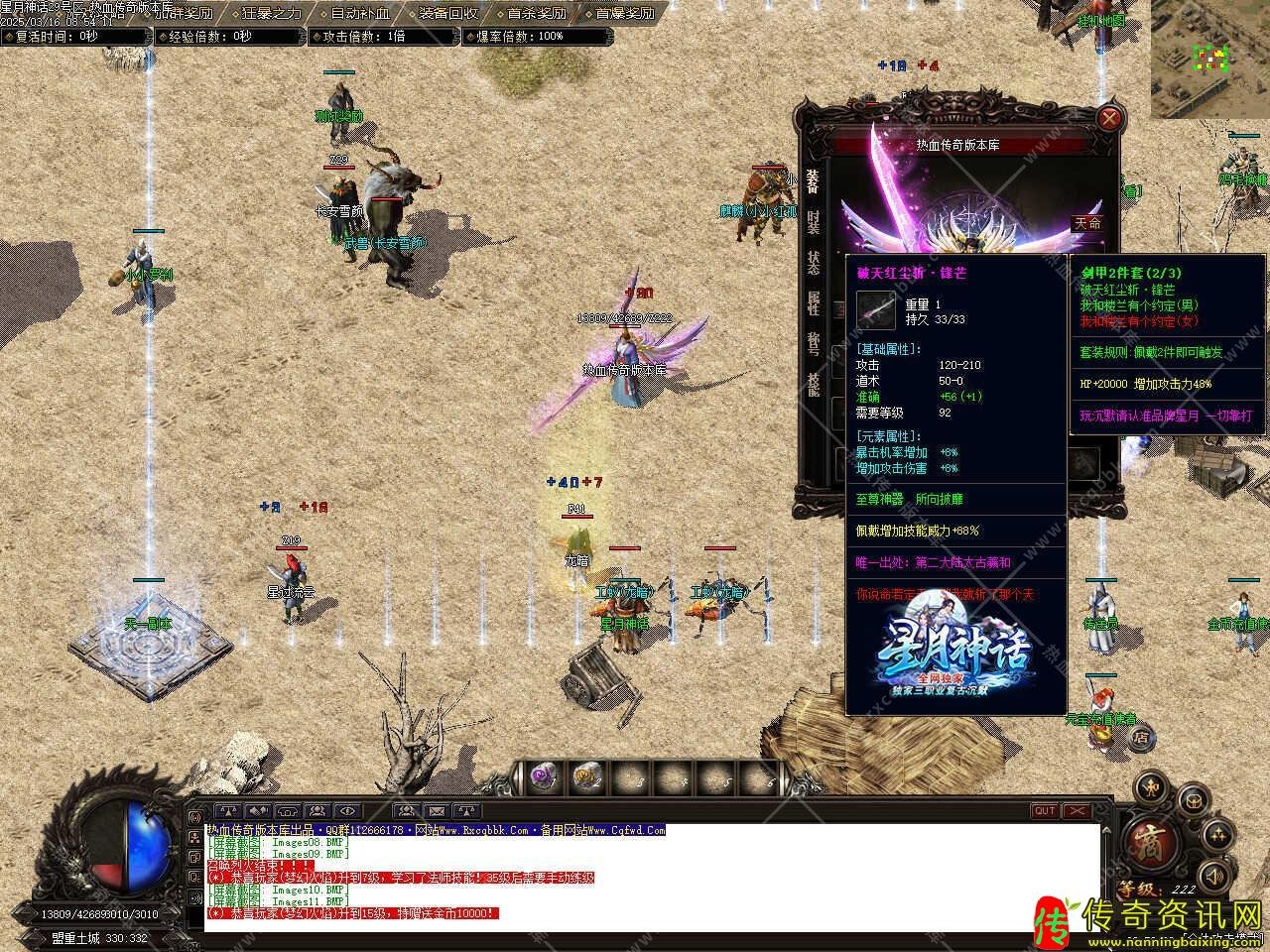1270x952 pixels.
Task: Open 首杀奖励 first-kill rewards
Action: tap(536, 14)
